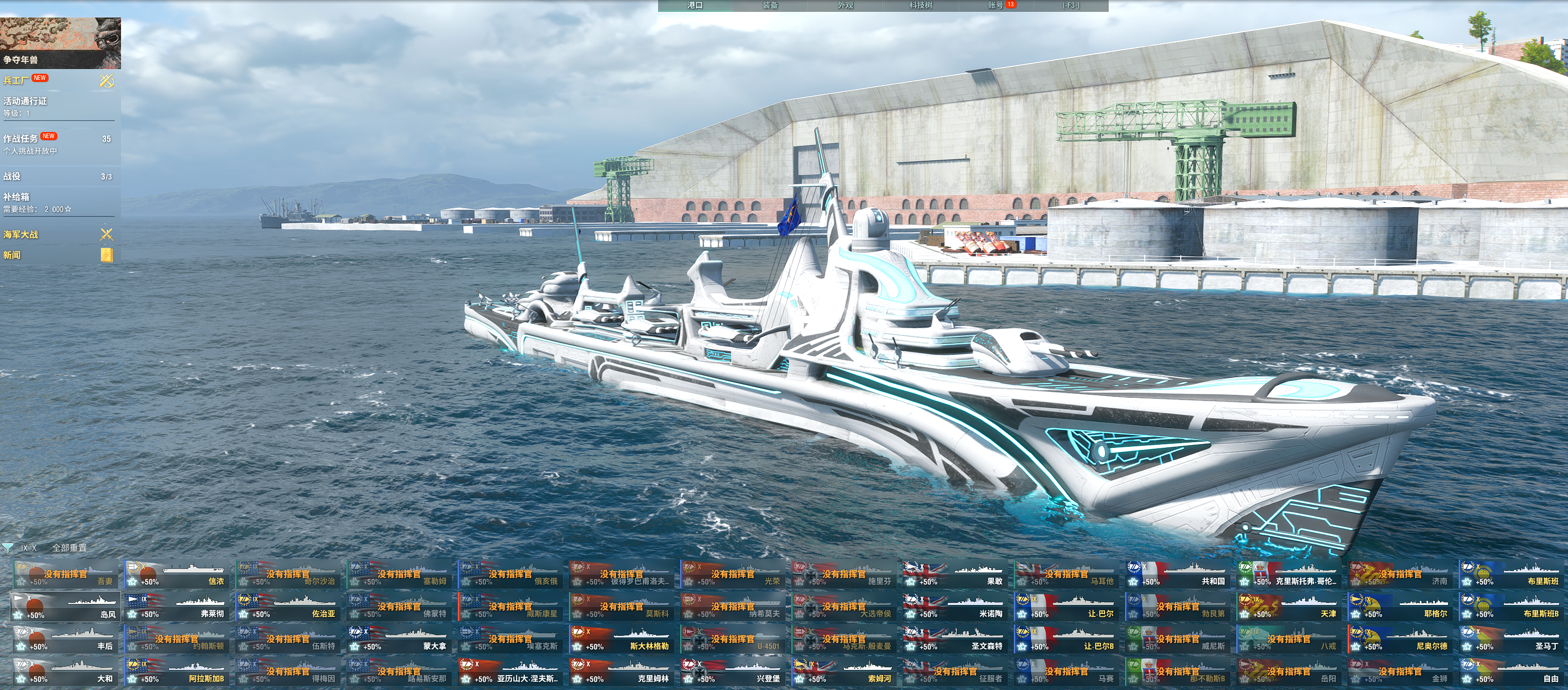Choose the 斯大林格勒 (Stalingrad) ship card
Viewport: 1568px width, 690px height.
click(622, 639)
